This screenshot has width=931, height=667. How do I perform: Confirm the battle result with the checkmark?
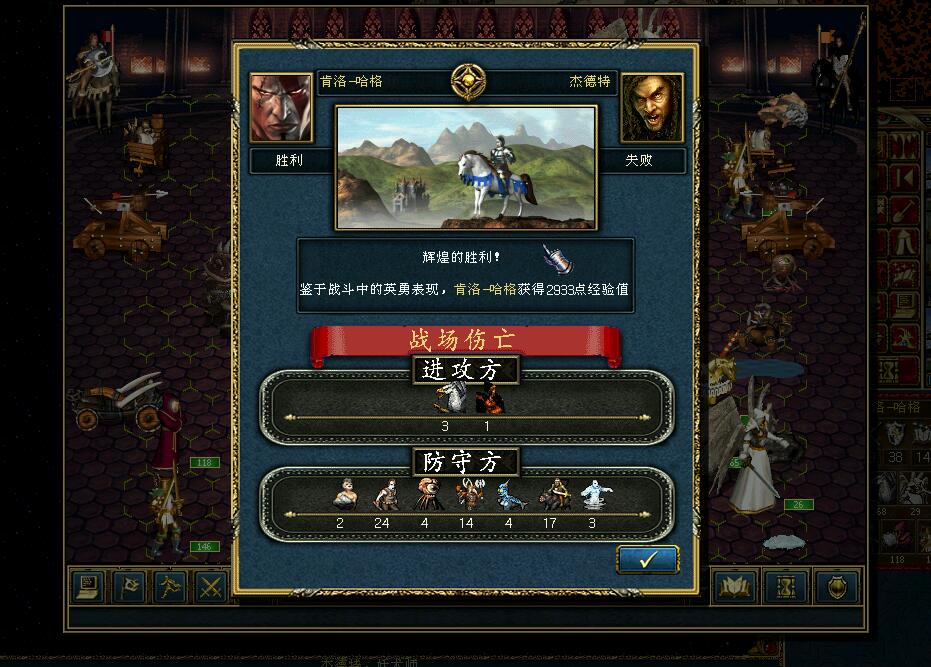click(647, 560)
